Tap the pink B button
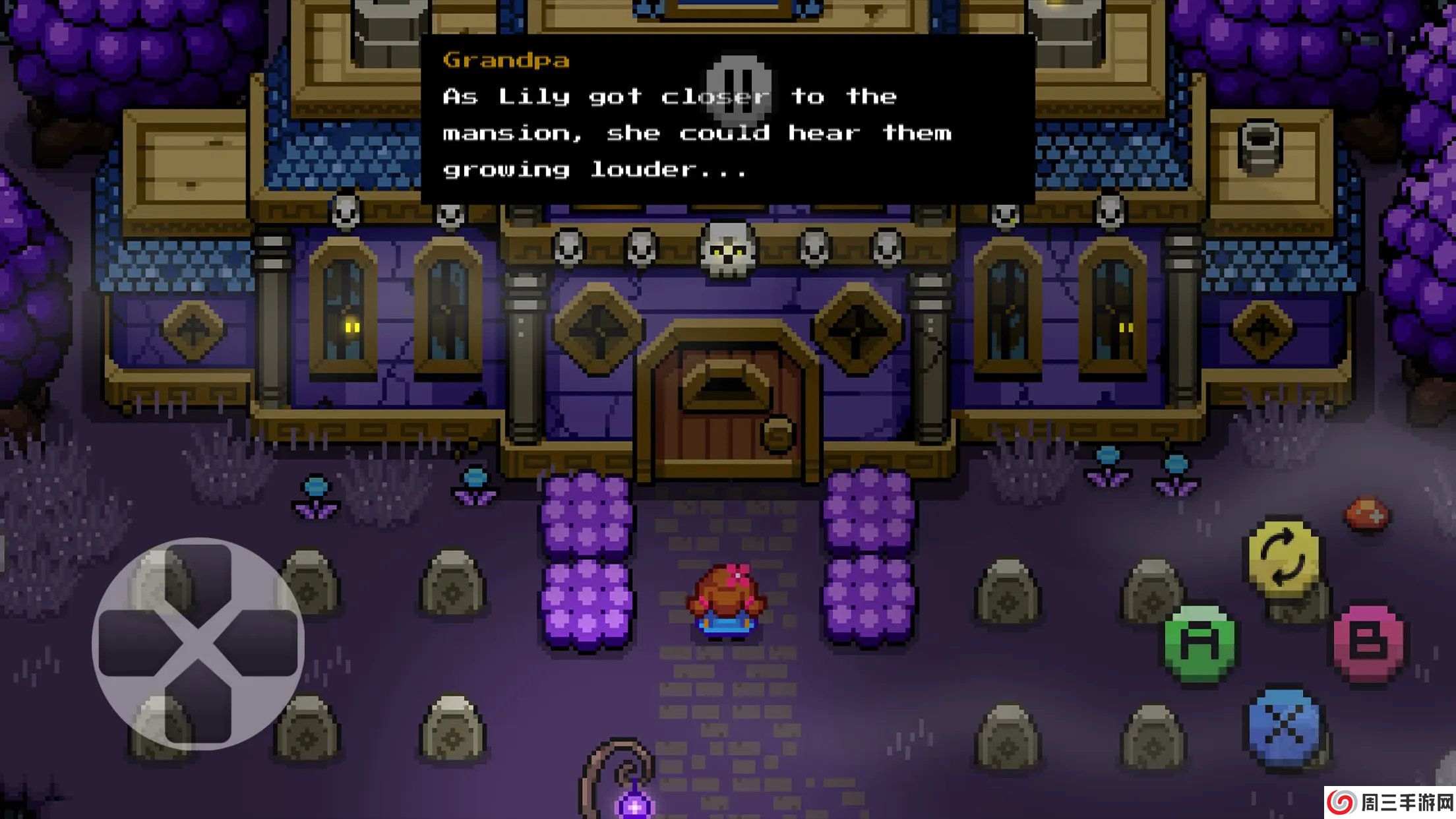This screenshot has width=1456, height=819. (1368, 640)
